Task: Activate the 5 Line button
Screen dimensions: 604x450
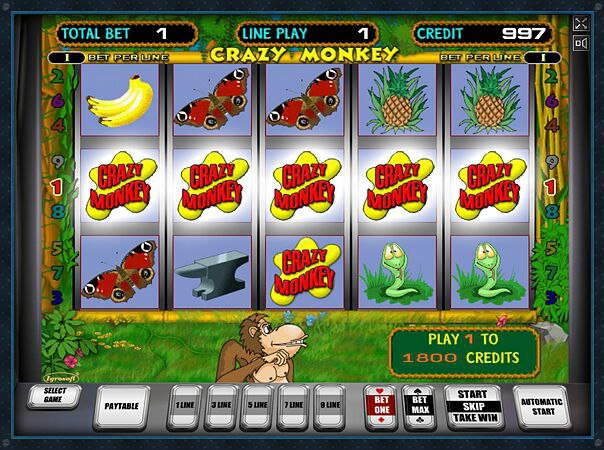Action: [x=256, y=406]
